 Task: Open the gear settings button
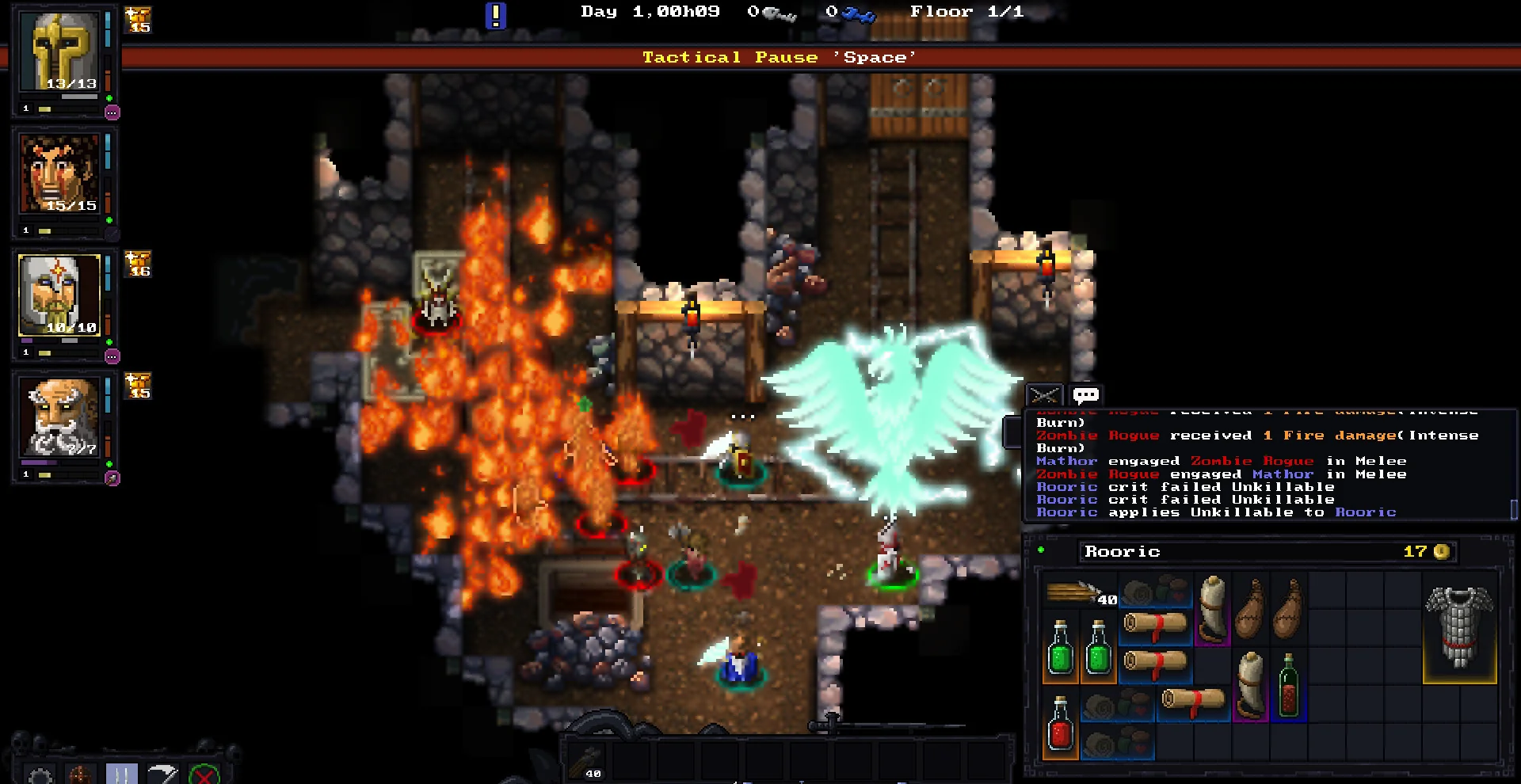point(41,774)
